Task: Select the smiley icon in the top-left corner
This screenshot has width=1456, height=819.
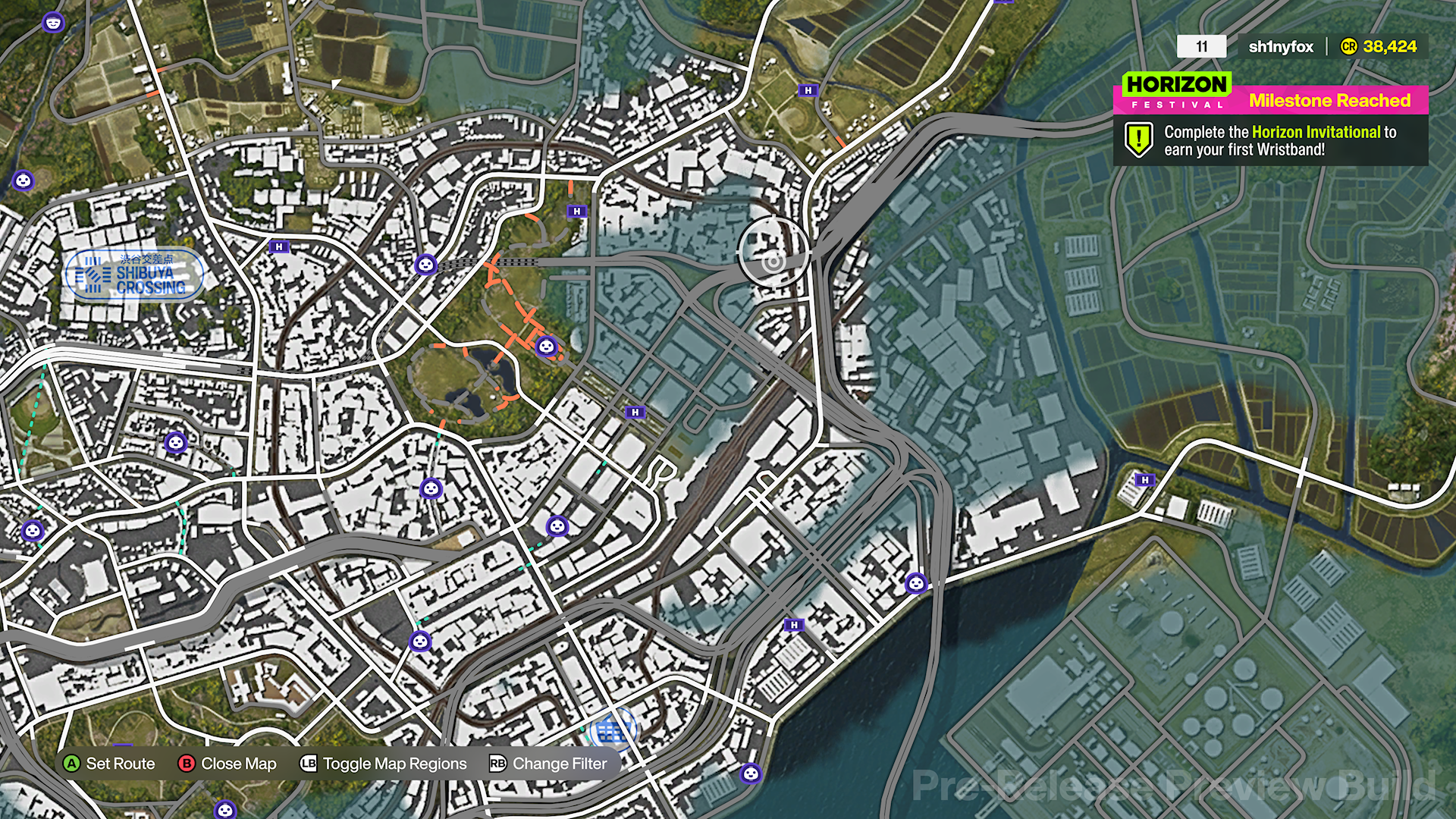Action: tap(52, 20)
